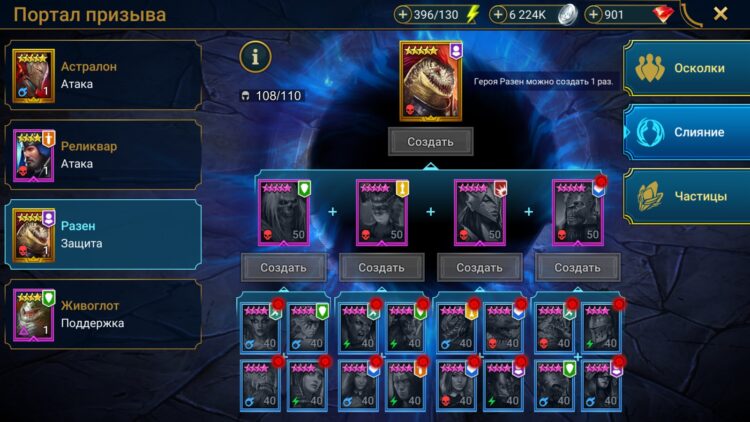The width and height of the screenshot is (750, 422).
Task: Select the ingredient hero with green shield badge
Action: pyautogui.click(x=284, y=212)
